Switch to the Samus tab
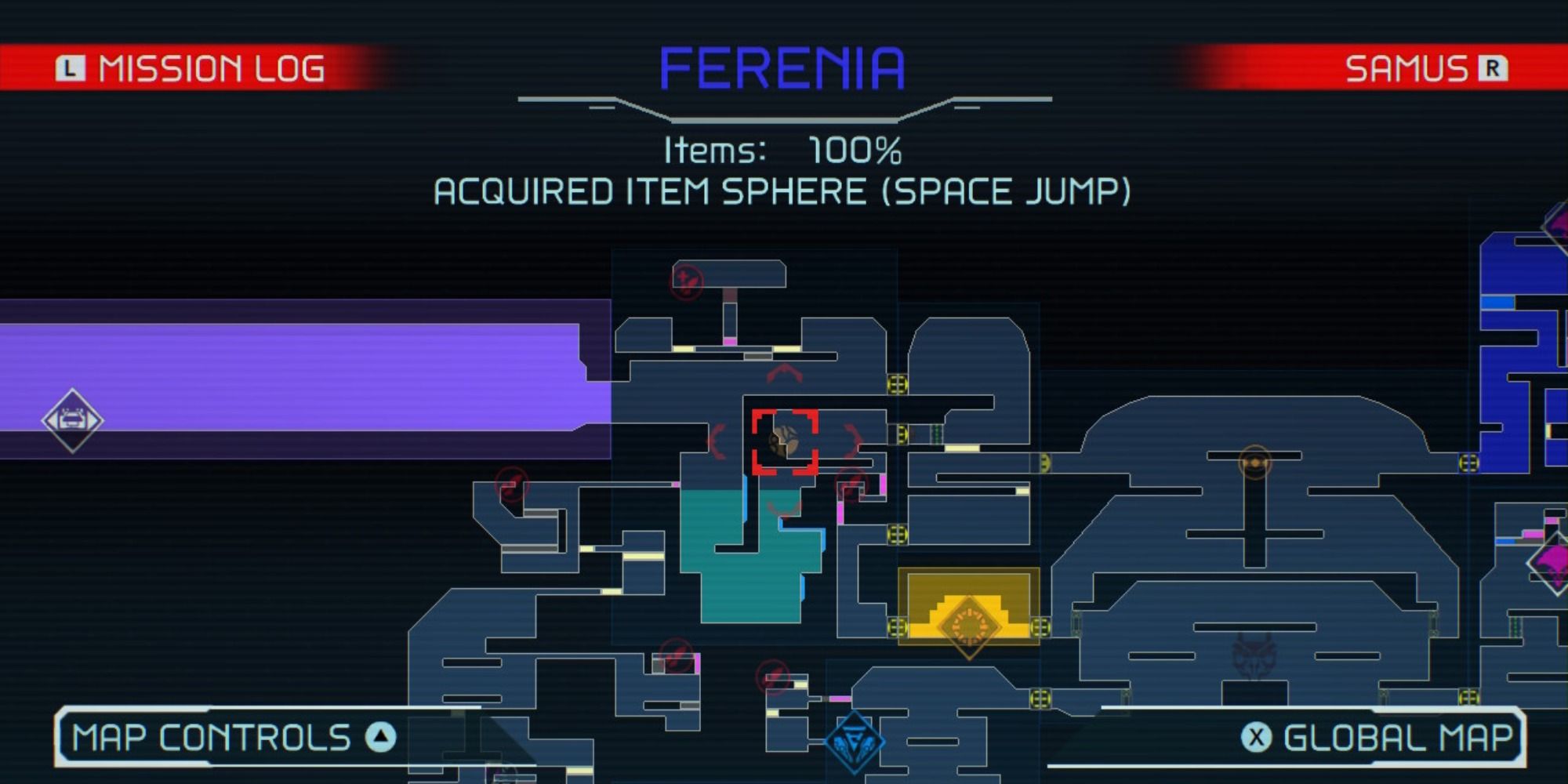The image size is (1568, 784). (x=1427, y=67)
